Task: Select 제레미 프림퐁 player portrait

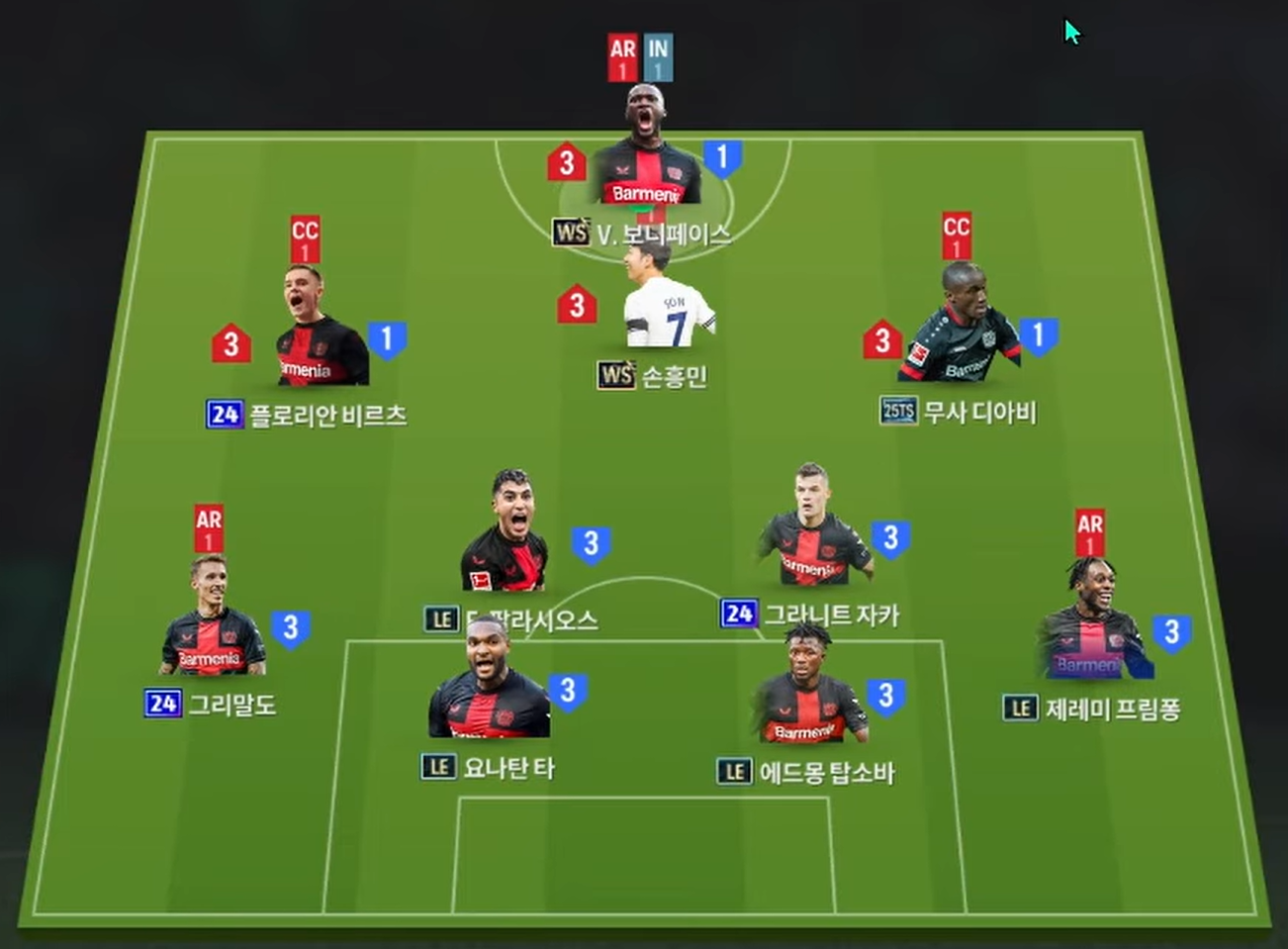Action: pos(1092,623)
